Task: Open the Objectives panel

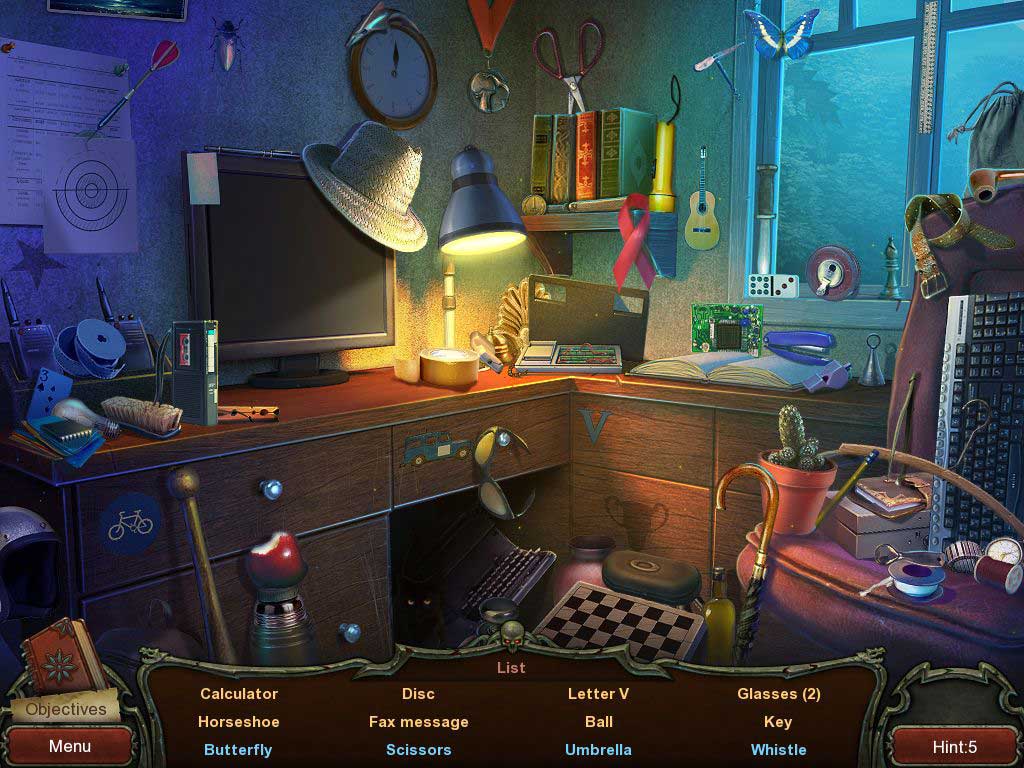Action: pos(66,709)
